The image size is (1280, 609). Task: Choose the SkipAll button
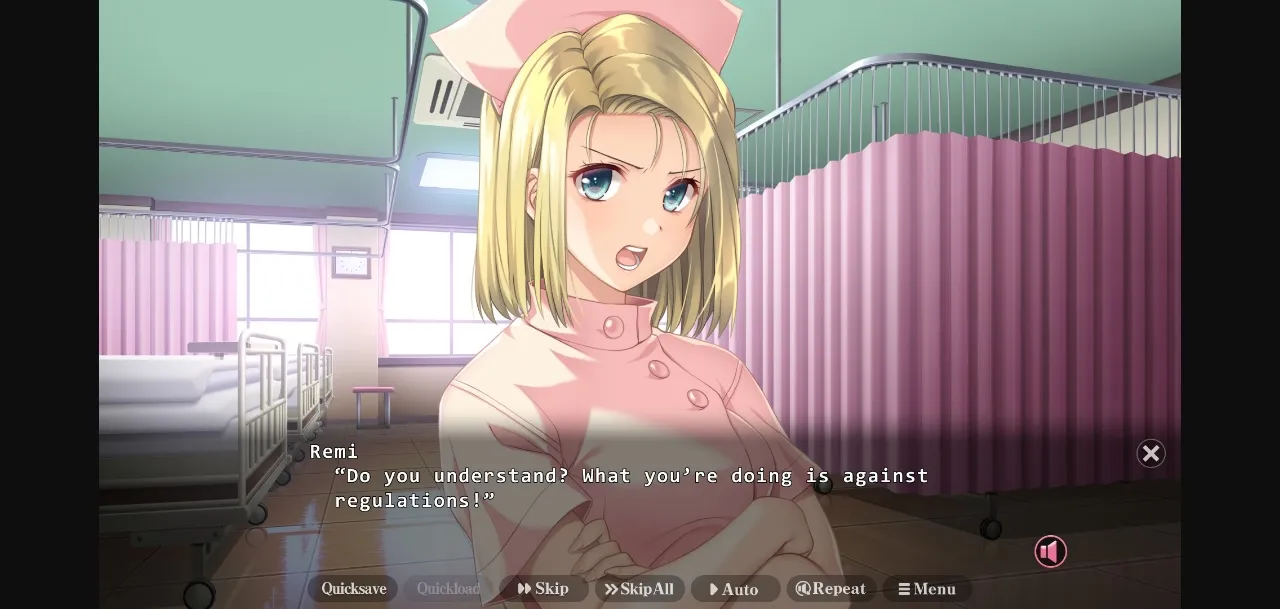pyautogui.click(x=640, y=589)
